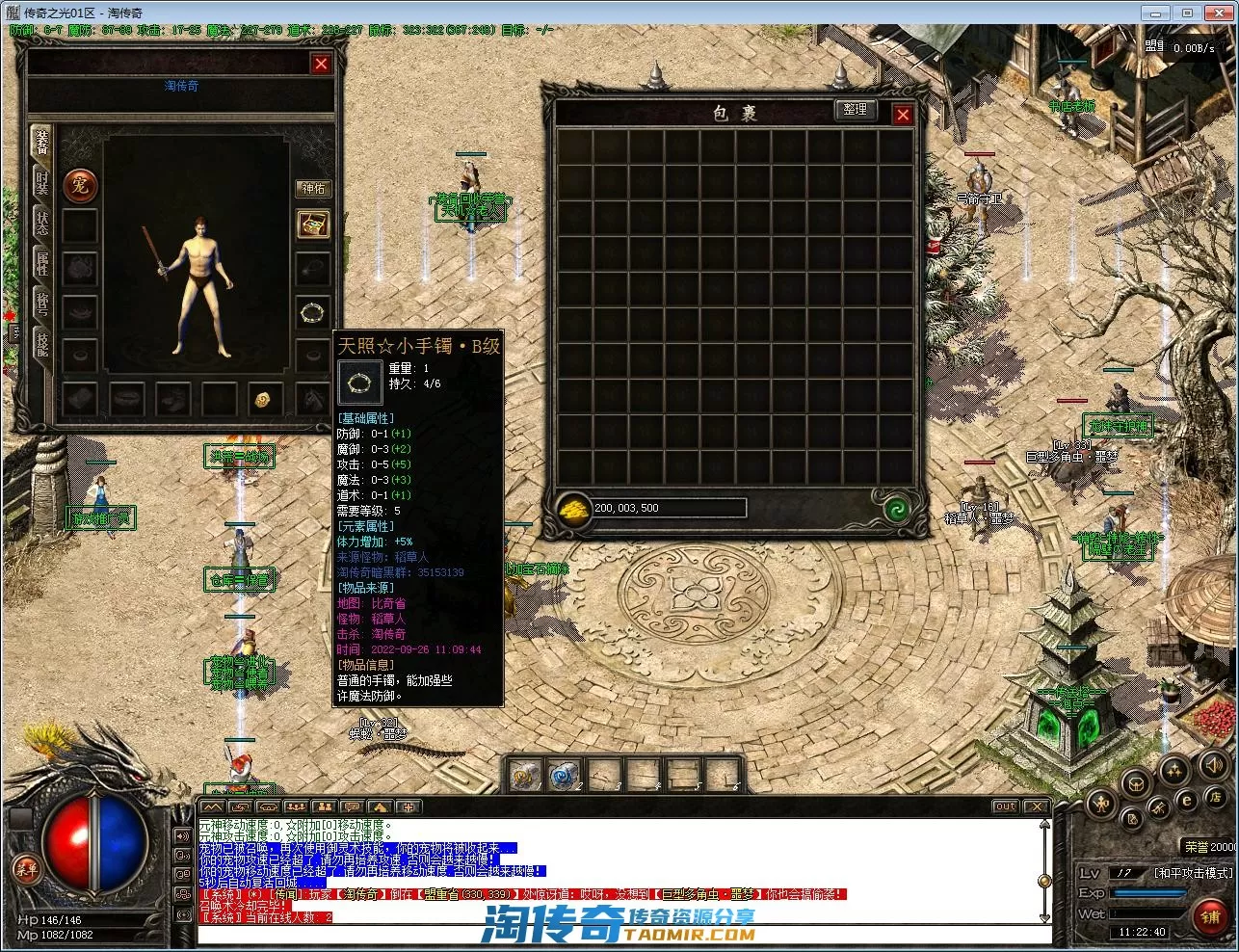The height and width of the screenshot is (952, 1239).
Task: Show the 称号 titles tab
Action: coord(42,303)
